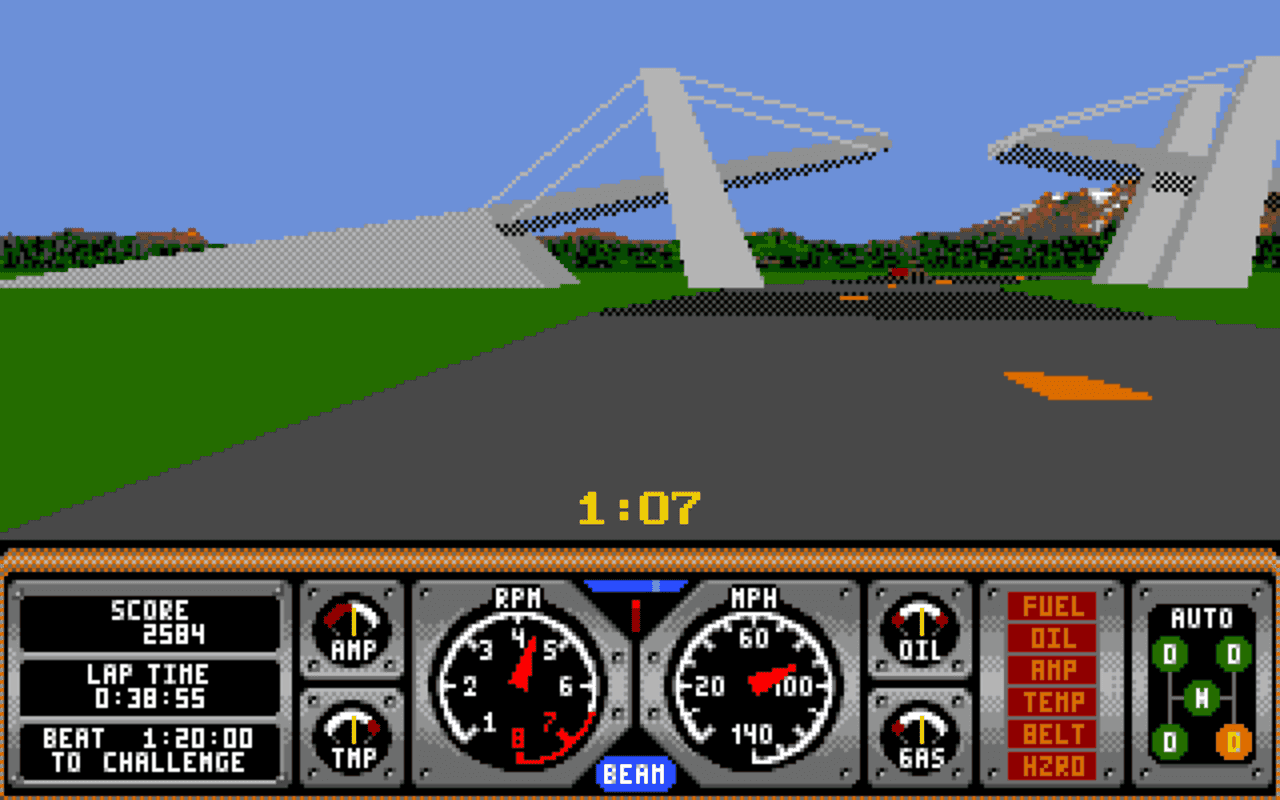Click the BEAT 1:20:00 TO CHALLENGE display
The height and width of the screenshot is (800, 1280).
[147, 748]
